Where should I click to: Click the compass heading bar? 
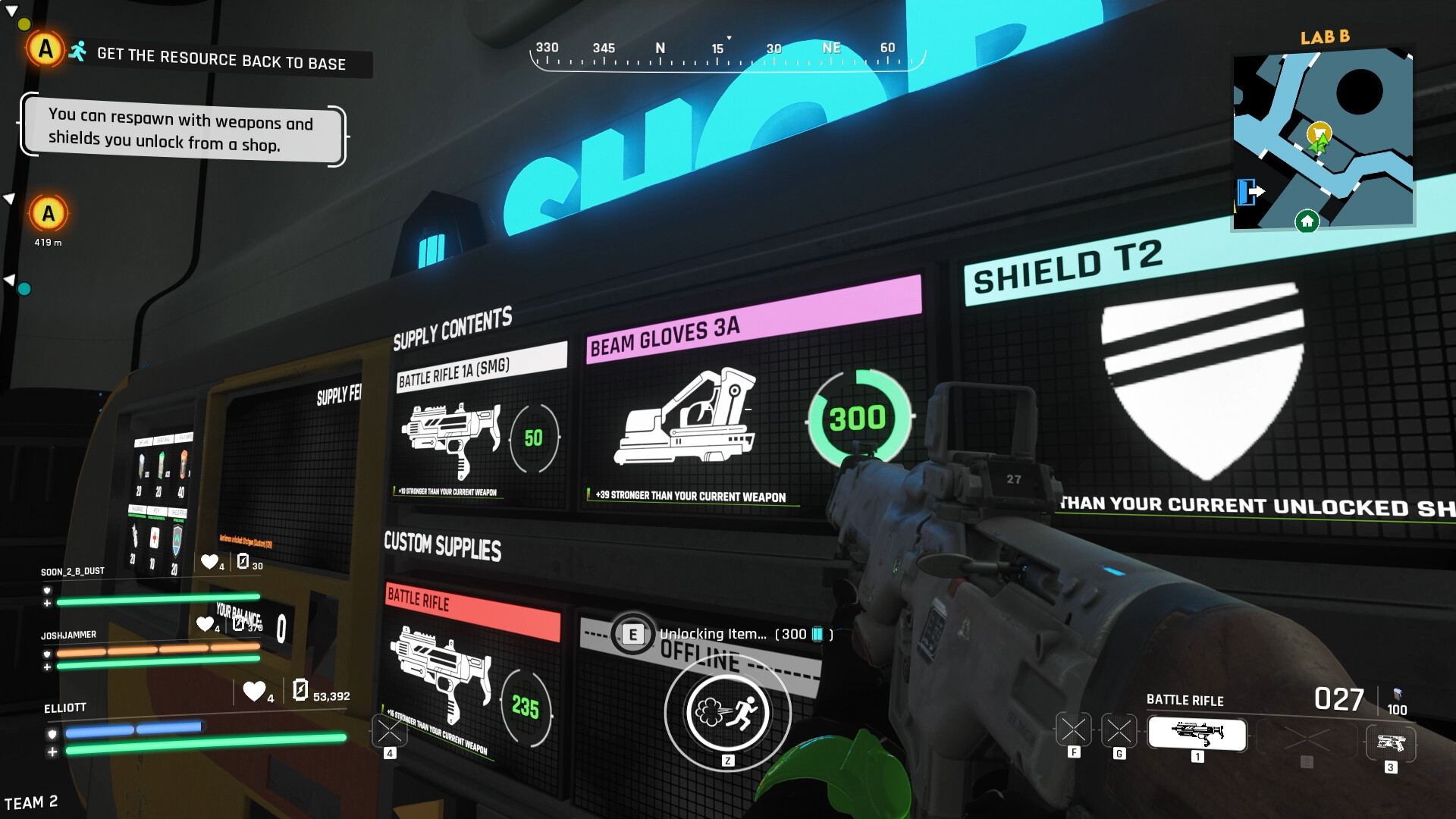click(x=726, y=53)
